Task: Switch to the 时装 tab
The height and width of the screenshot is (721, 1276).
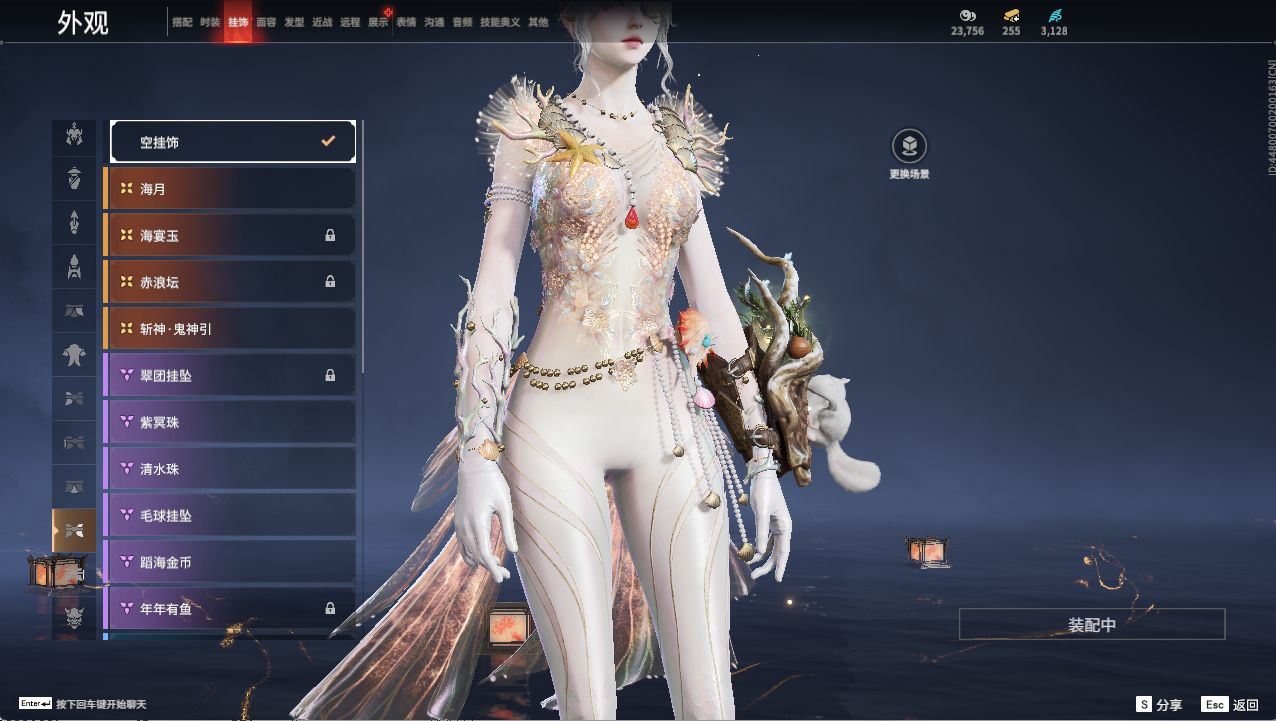Action: 210,22
